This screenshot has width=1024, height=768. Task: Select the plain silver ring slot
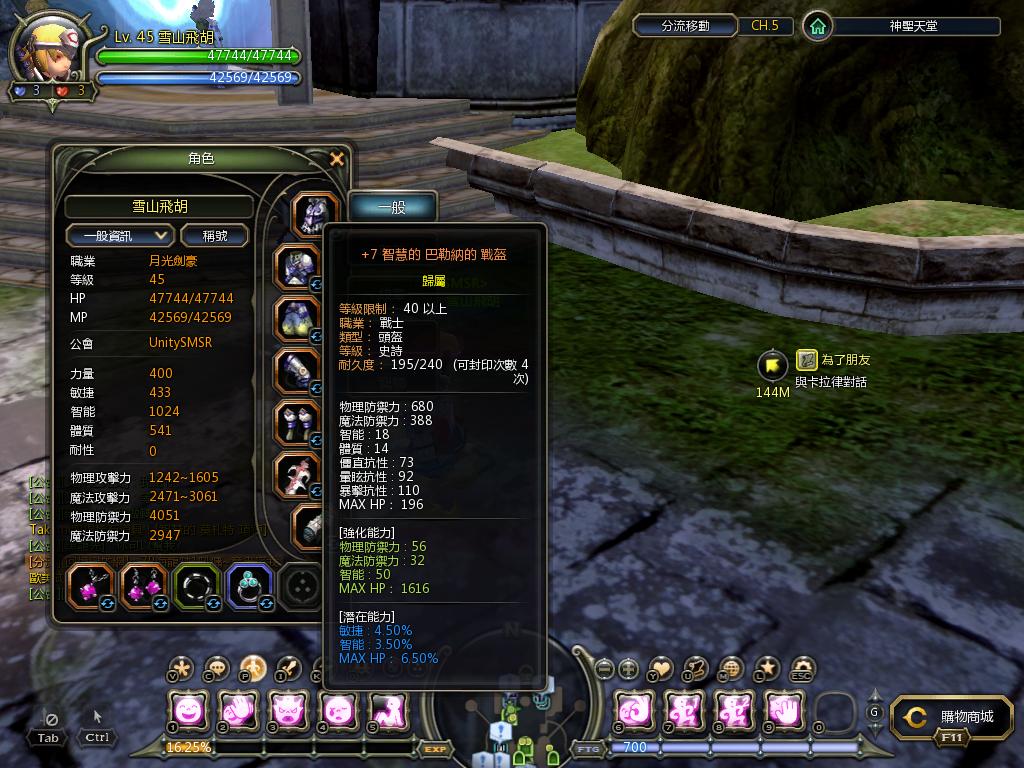[x=196, y=587]
